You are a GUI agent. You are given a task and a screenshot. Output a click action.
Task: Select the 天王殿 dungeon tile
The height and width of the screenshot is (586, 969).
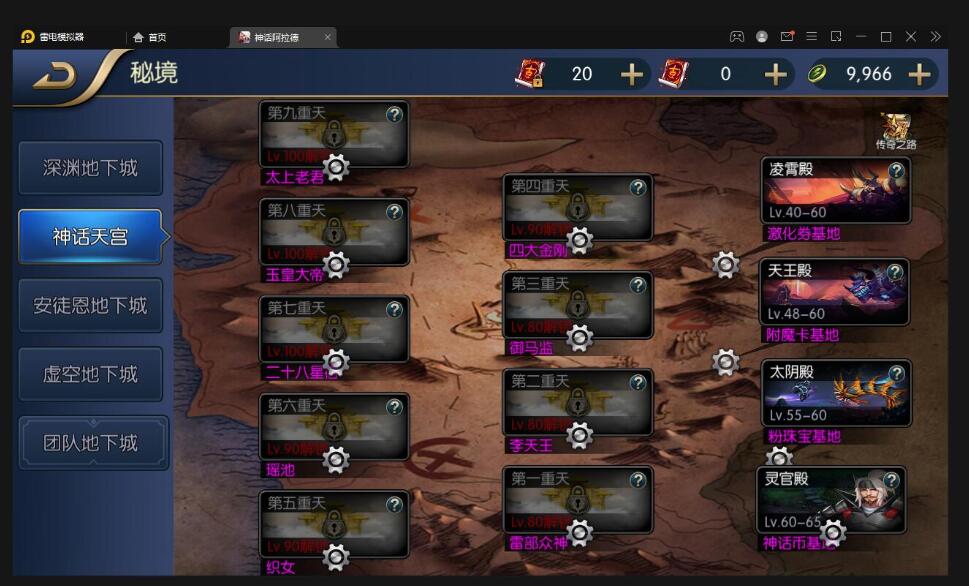[834, 292]
